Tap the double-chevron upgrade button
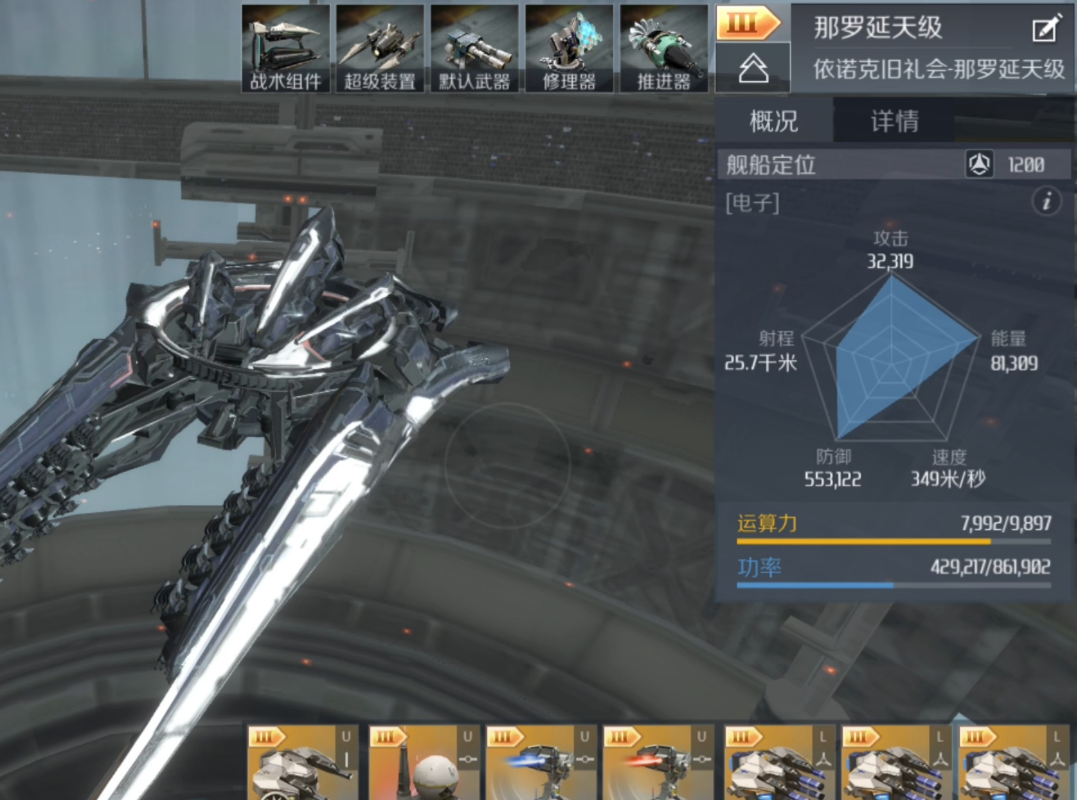Image resolution: width=1077 pixels, height=800 pixels. (x=752, y=68)
